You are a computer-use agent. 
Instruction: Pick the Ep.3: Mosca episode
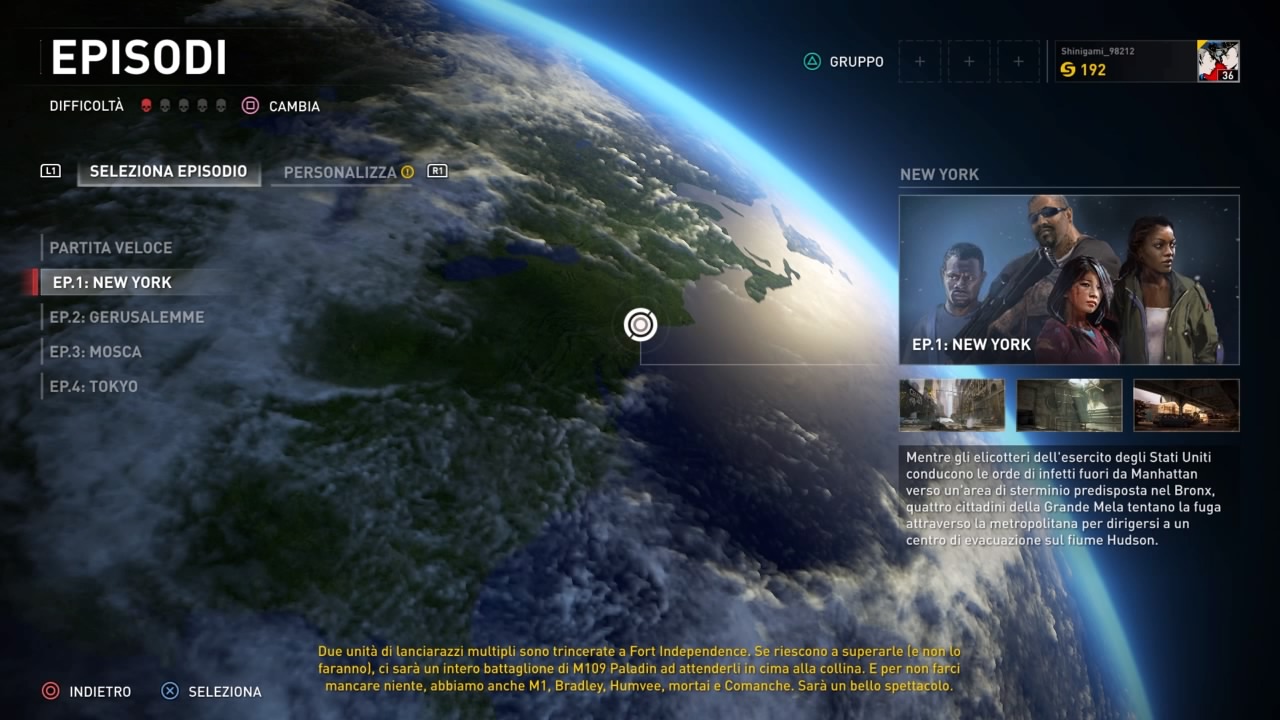click(96, 352)
